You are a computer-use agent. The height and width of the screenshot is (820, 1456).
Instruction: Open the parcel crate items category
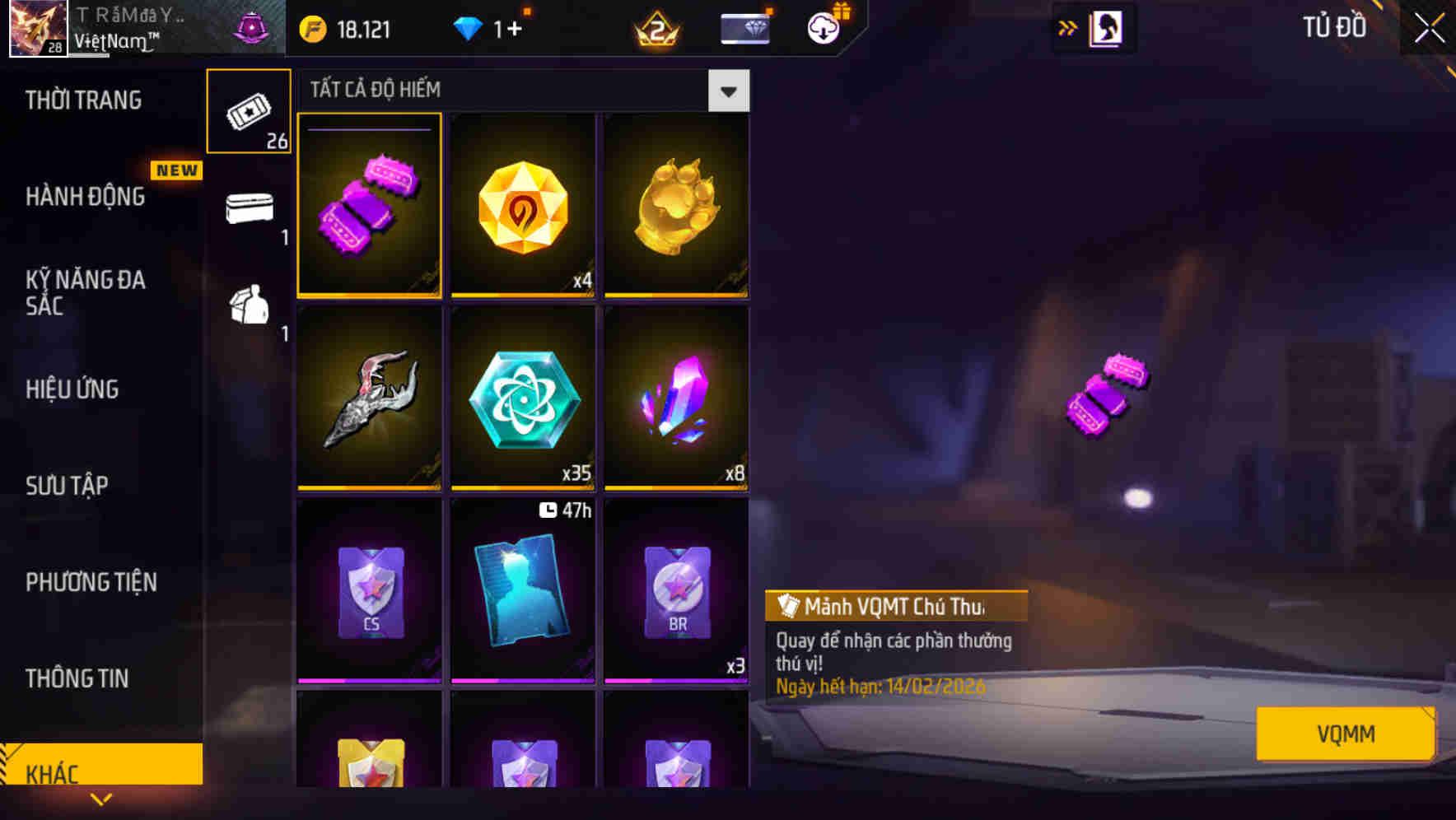pyautogui.click(x=249, y=306)
